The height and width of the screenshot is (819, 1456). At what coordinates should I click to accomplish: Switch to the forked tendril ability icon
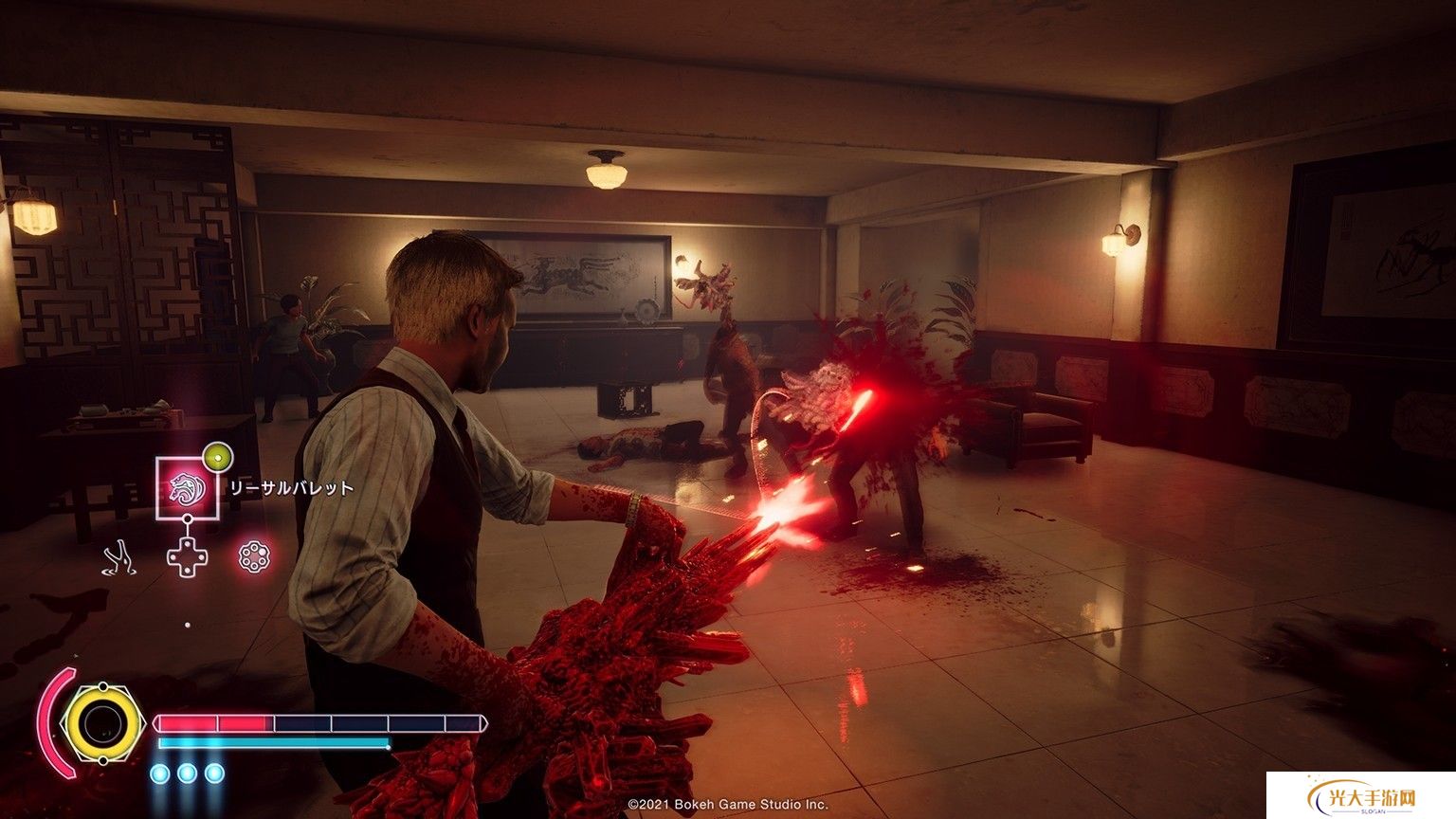pyautogui.click(x=120, y=557)
